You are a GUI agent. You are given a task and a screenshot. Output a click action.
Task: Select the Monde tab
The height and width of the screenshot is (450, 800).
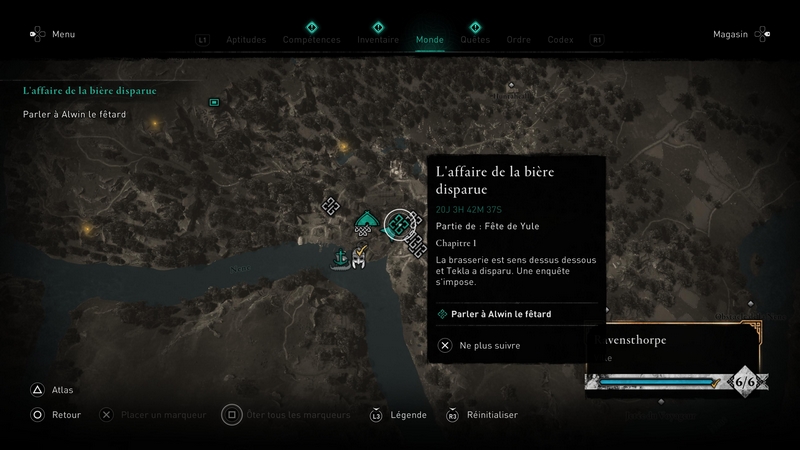pos(429,40)
